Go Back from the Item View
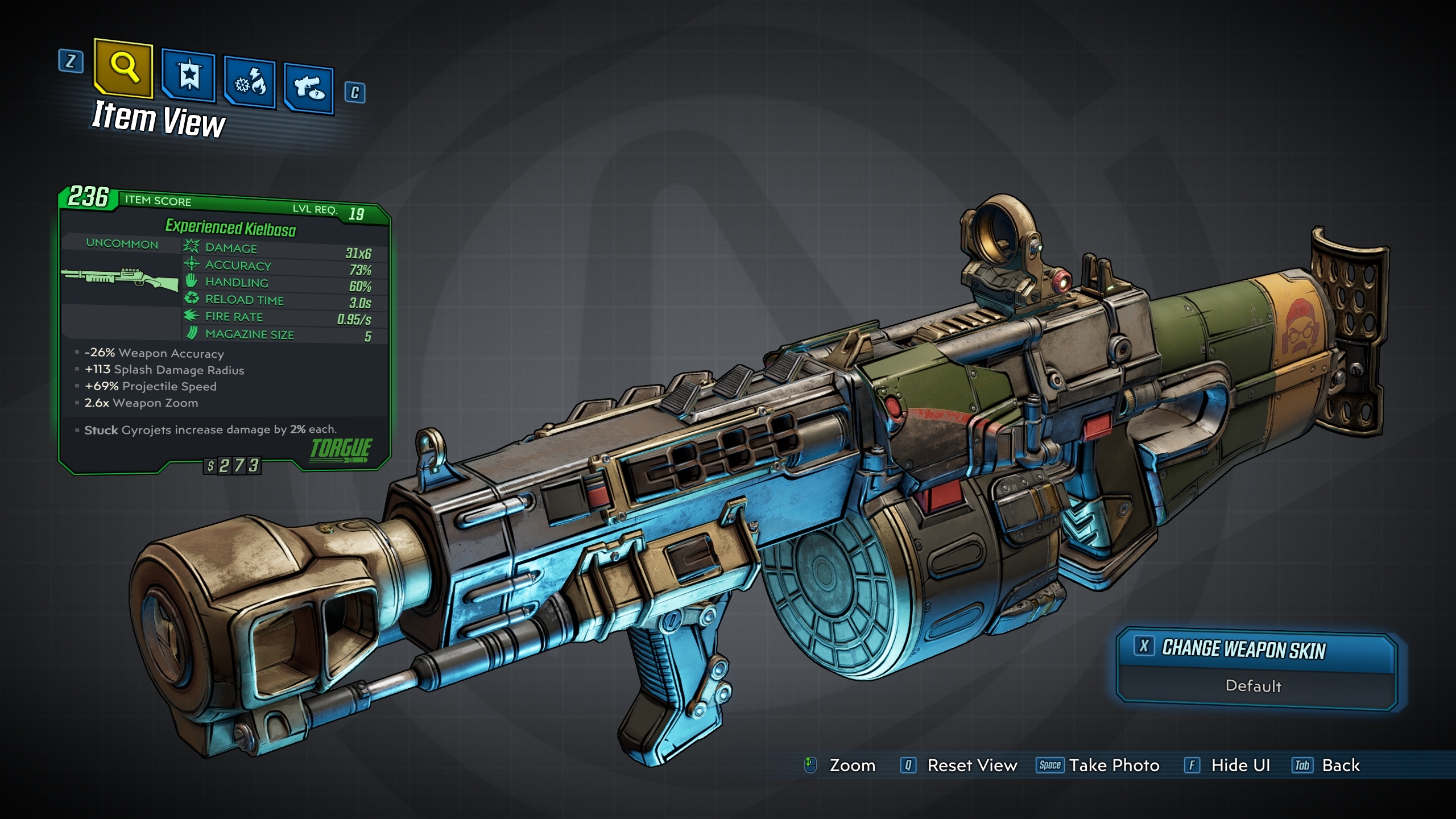This screenshot has height=819, width=1456. (x=1340, y=766)
